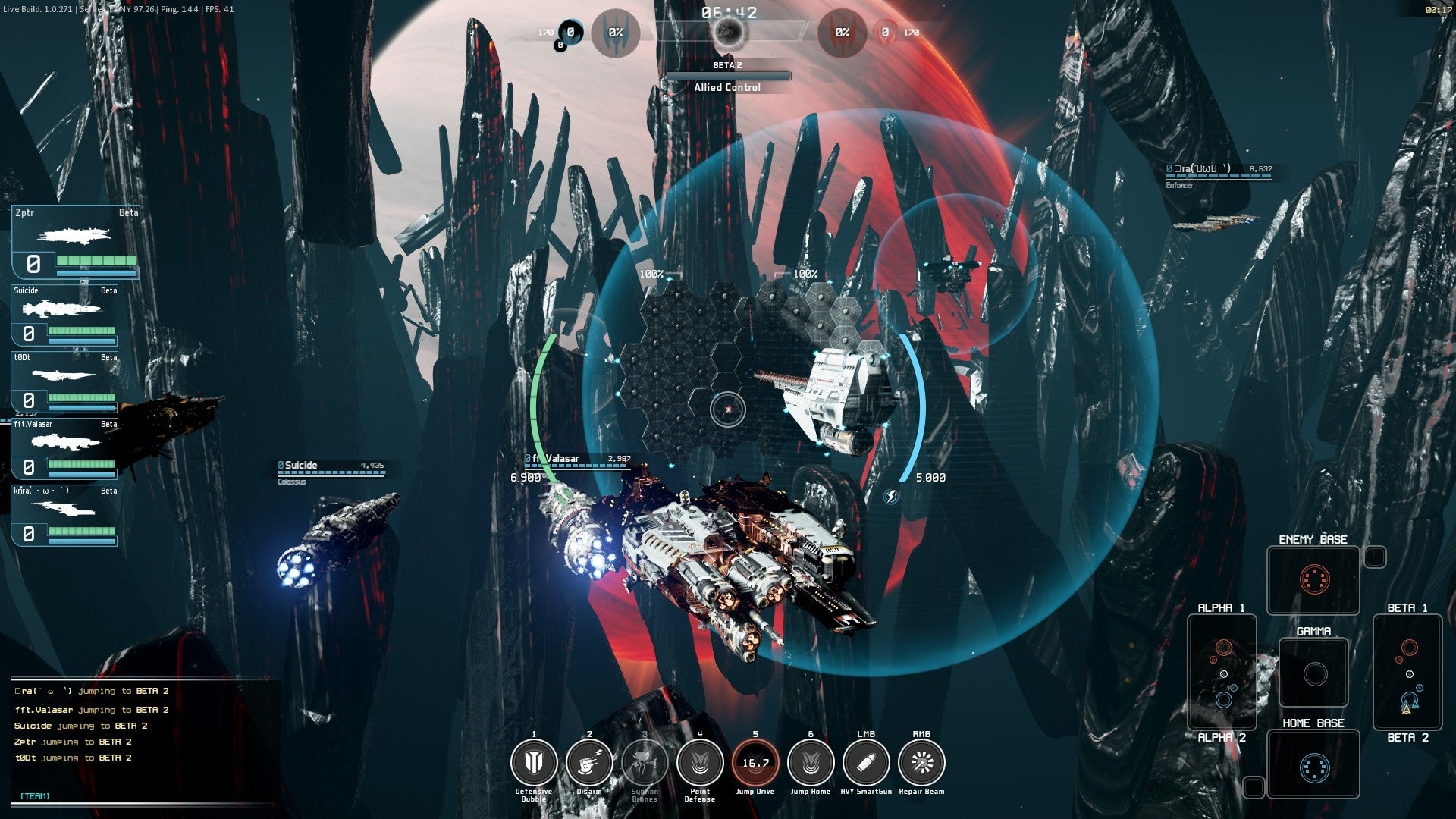Choose the Beta 1 sector panel

click(1407, 672)
